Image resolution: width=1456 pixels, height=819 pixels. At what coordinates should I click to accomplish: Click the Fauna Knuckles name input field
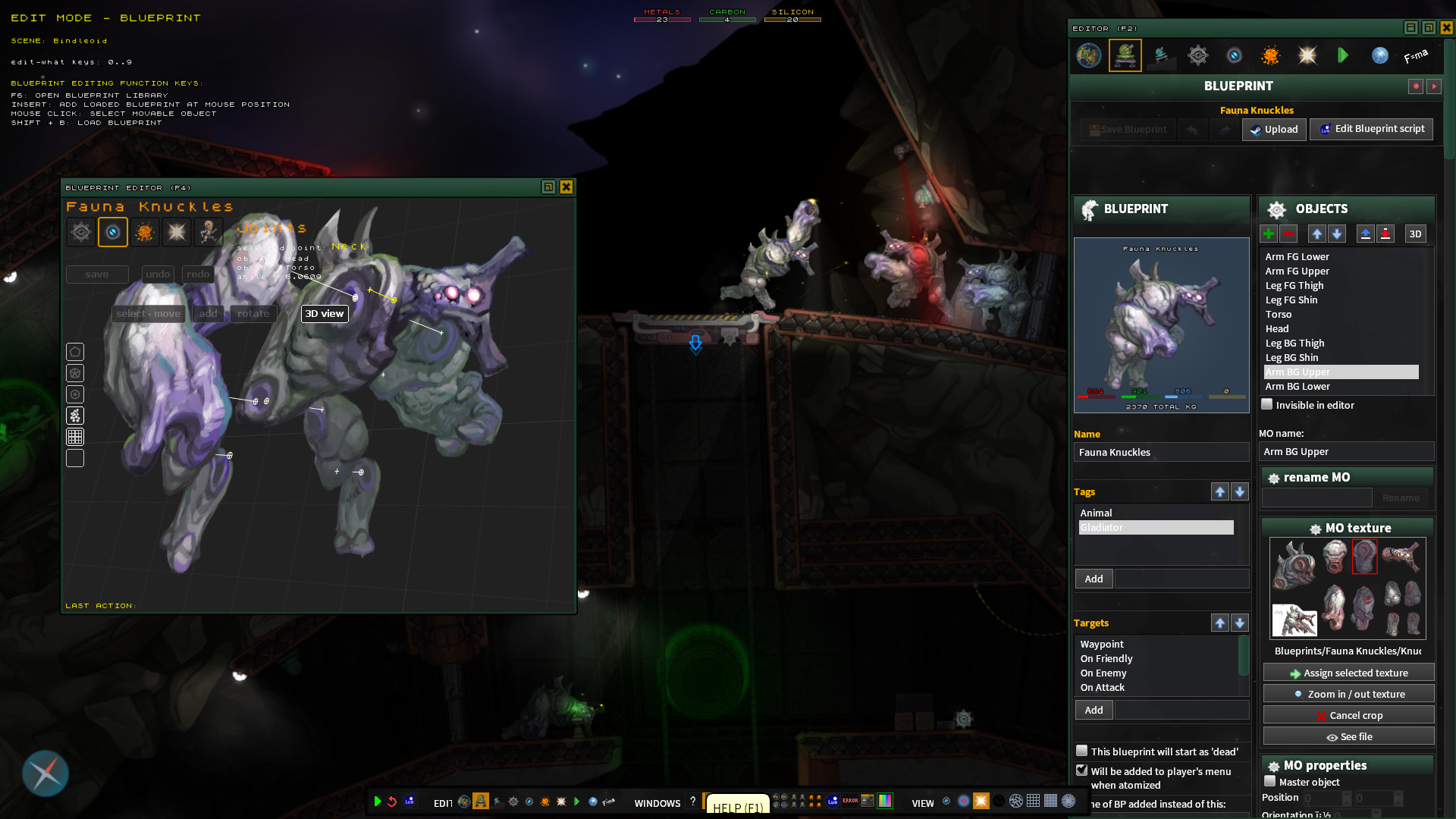click(1161, 452)
